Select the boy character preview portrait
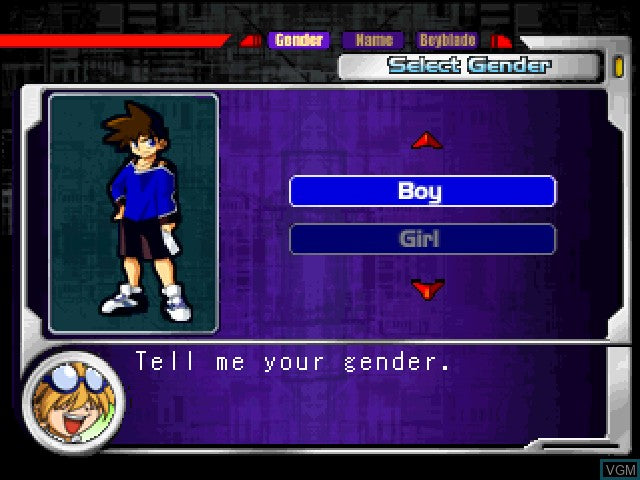The image size is (640, 480). [x=133, y=213]
